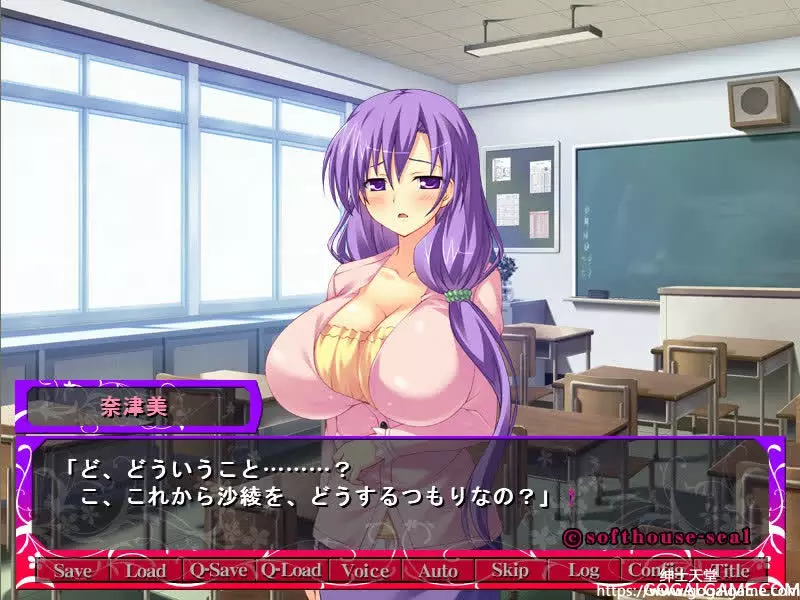The height and width of the screenshot is (600, 800).
Task: Open the Save menu
Action: pyautogui.click(x=72, y=571)
